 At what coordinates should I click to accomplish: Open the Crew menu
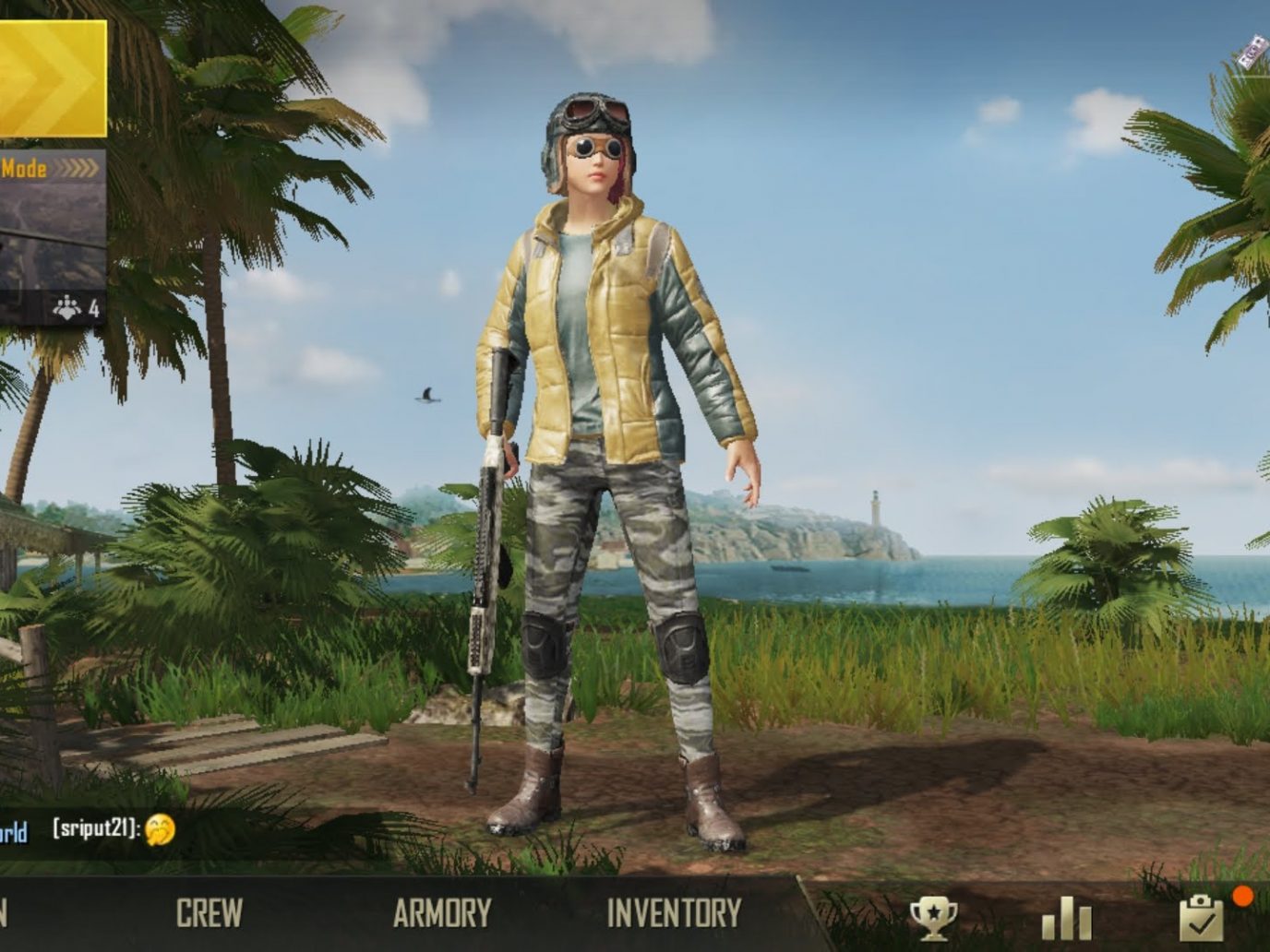[210, 913]
